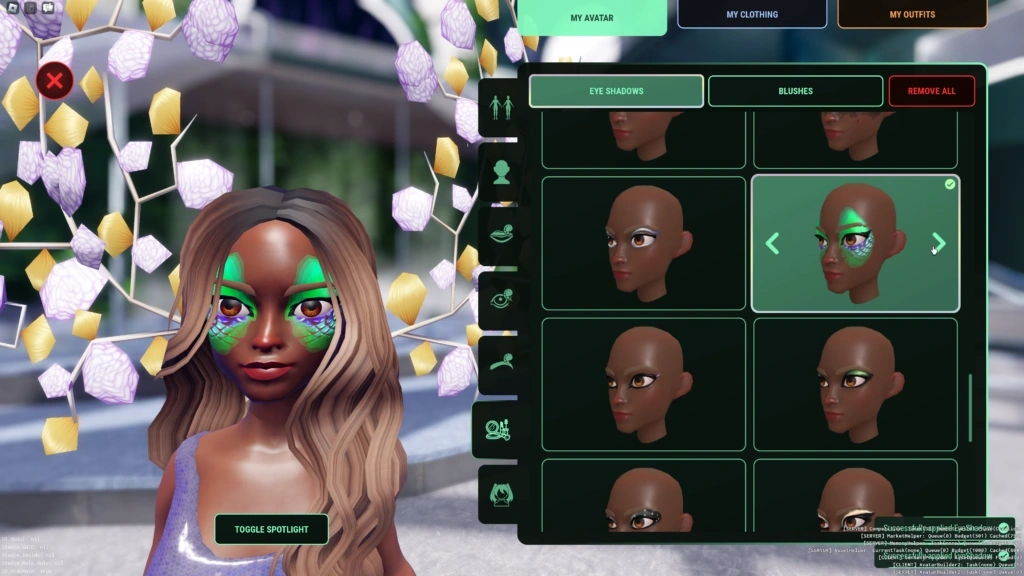This screenshot has height=576, width=1024.
Task: Show the Blushes category
Action: click(795, 91)
